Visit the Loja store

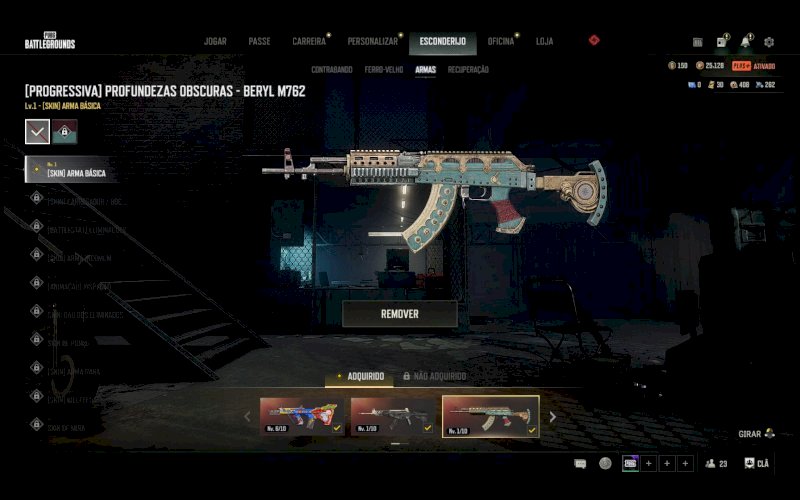pos(544,42)
